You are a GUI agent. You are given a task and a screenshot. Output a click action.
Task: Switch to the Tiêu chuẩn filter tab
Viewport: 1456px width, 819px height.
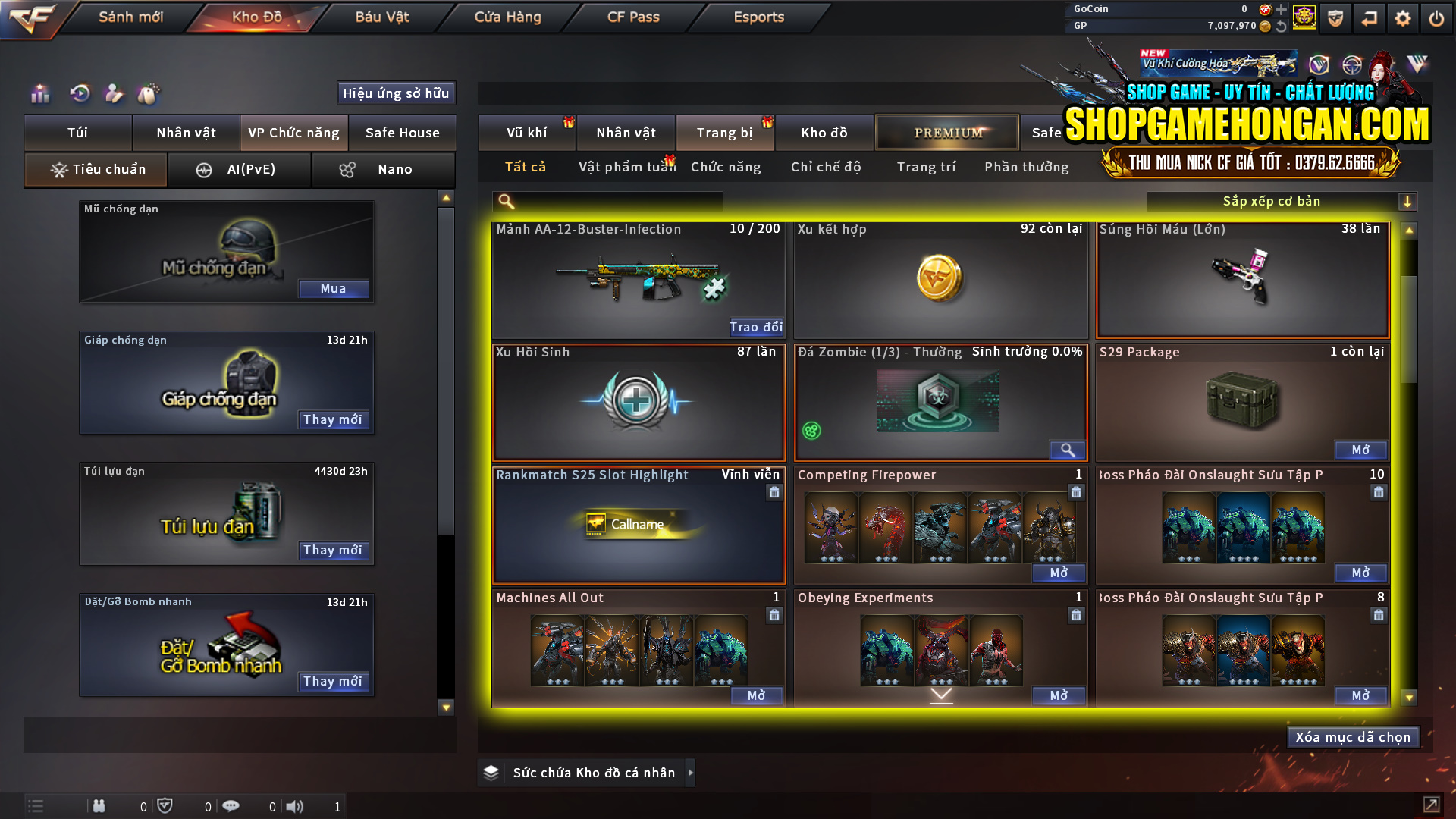click(x=95, y=169)
